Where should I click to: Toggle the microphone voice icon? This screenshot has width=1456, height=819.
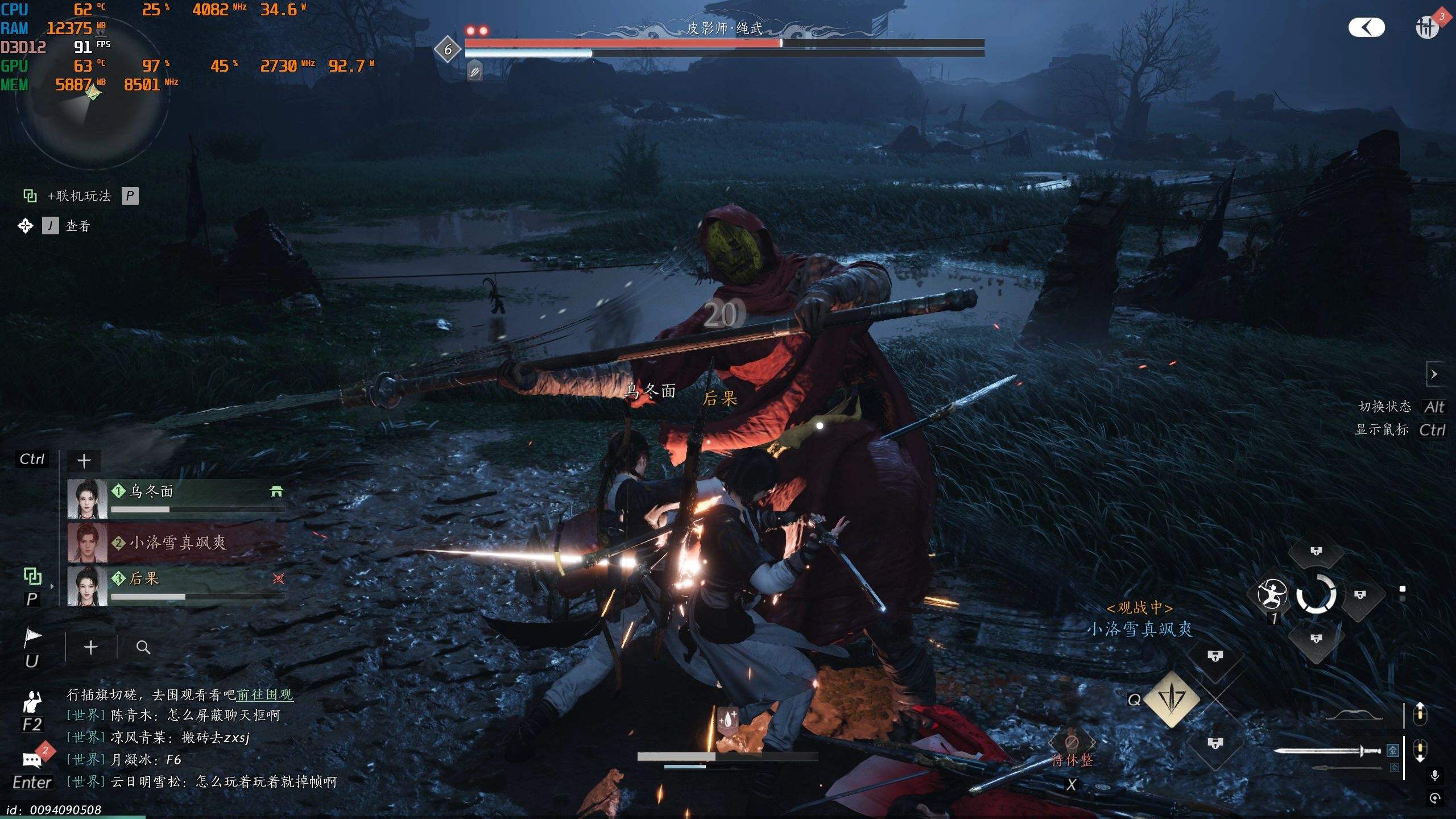1434,775
